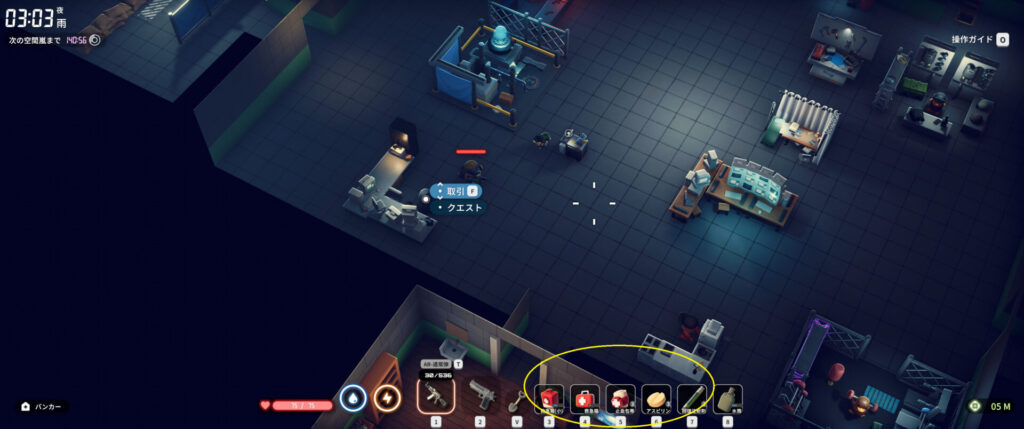Open the 操作ガイド controls guide
Viewport: 1024px width, 429px height.
tap(974, 39)
